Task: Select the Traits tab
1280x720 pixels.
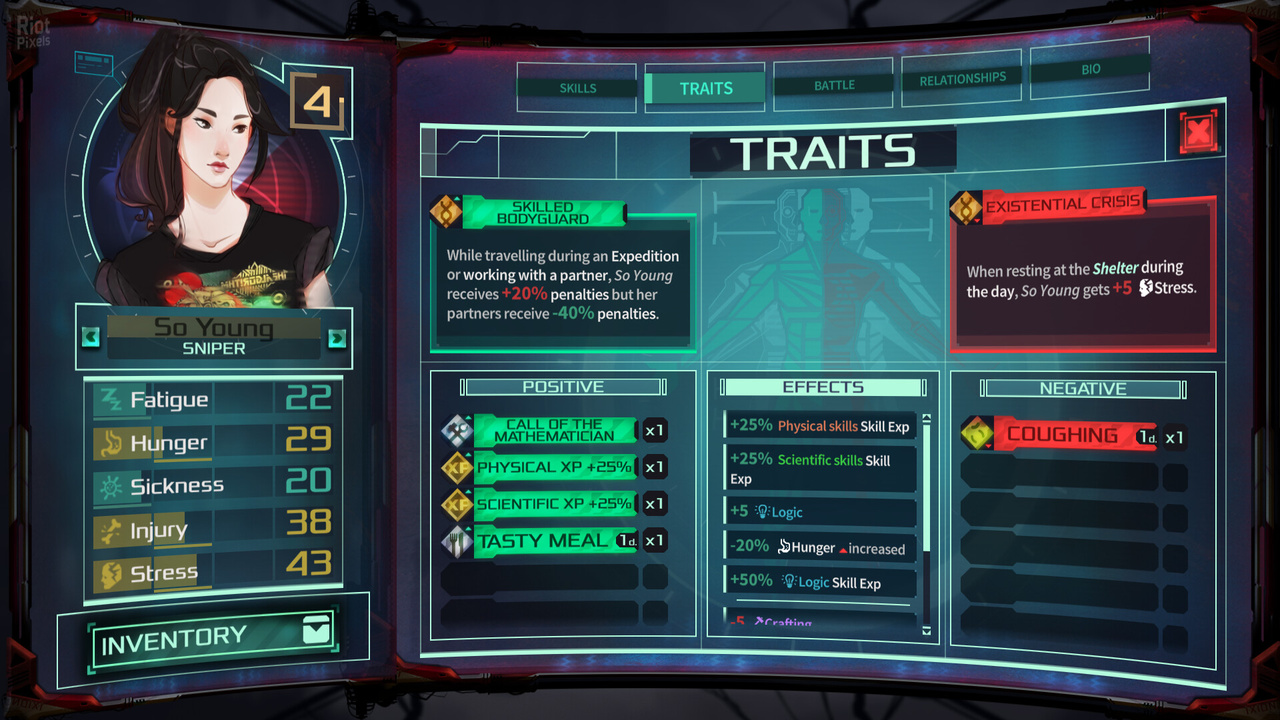Action: click(x=706, y=88)
